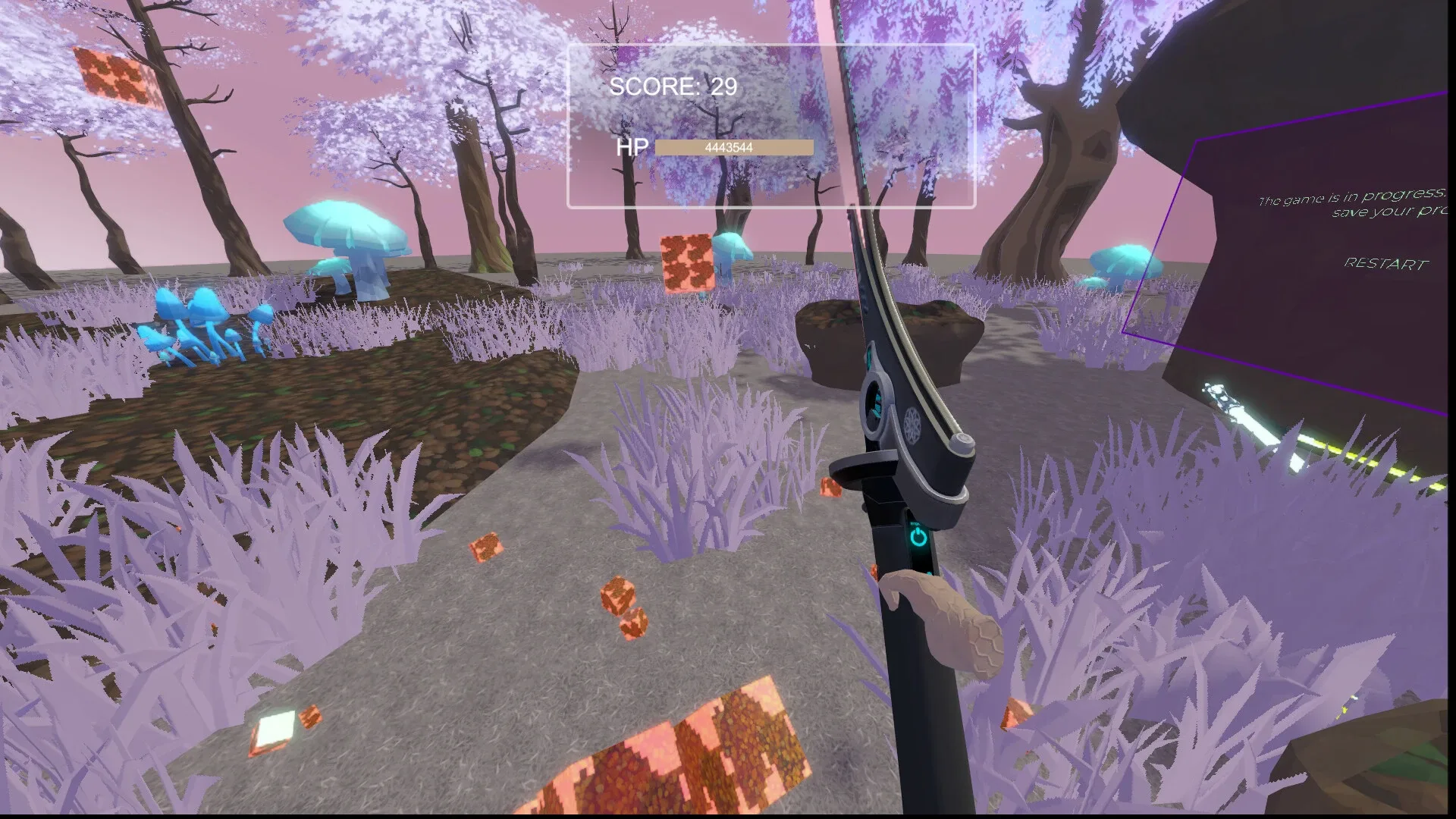Open the SCORE: 29 info panel
The image size is (1456, 819).
point(673,88)
